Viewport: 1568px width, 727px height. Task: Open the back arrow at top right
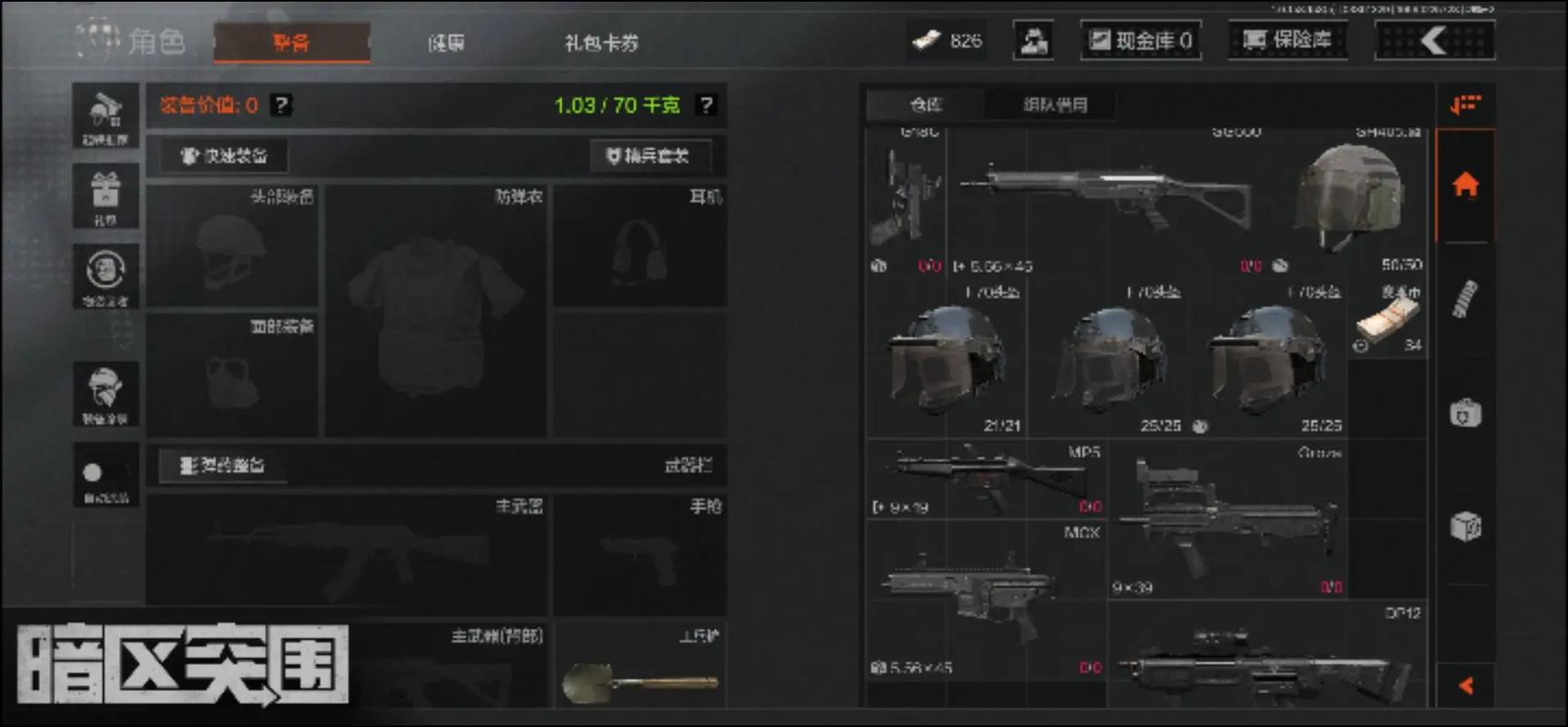click(1434, 41)
